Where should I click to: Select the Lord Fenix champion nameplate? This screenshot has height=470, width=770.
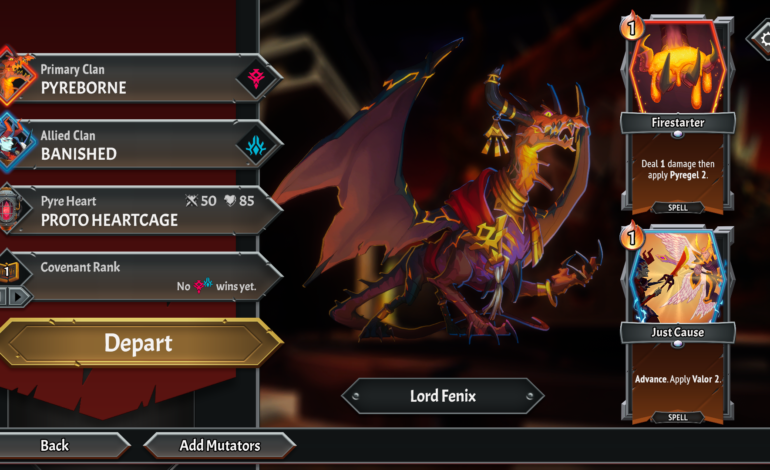tap(442, 396)
